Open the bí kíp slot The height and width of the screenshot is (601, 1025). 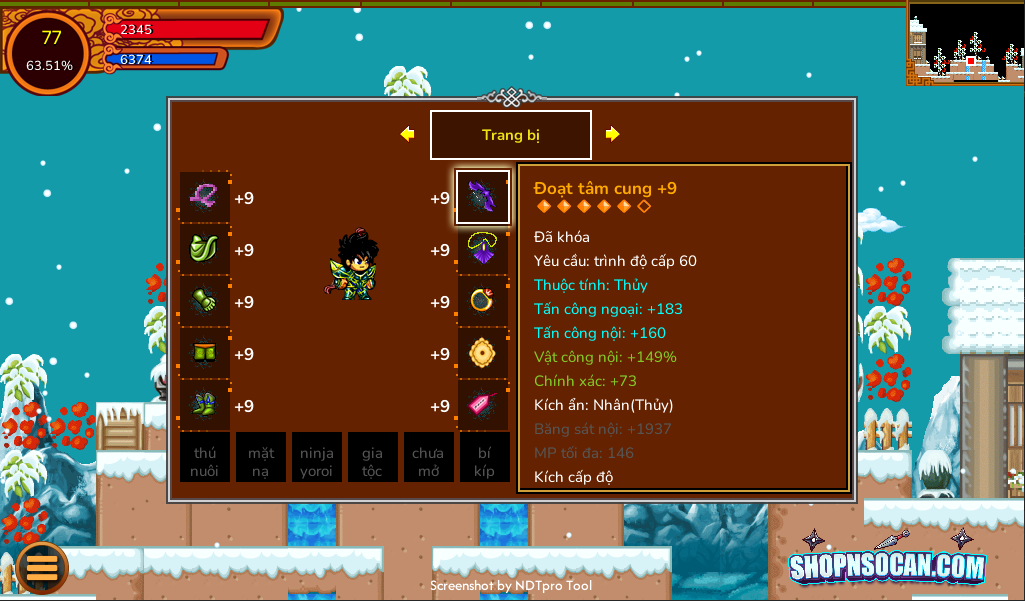point(484,458)
